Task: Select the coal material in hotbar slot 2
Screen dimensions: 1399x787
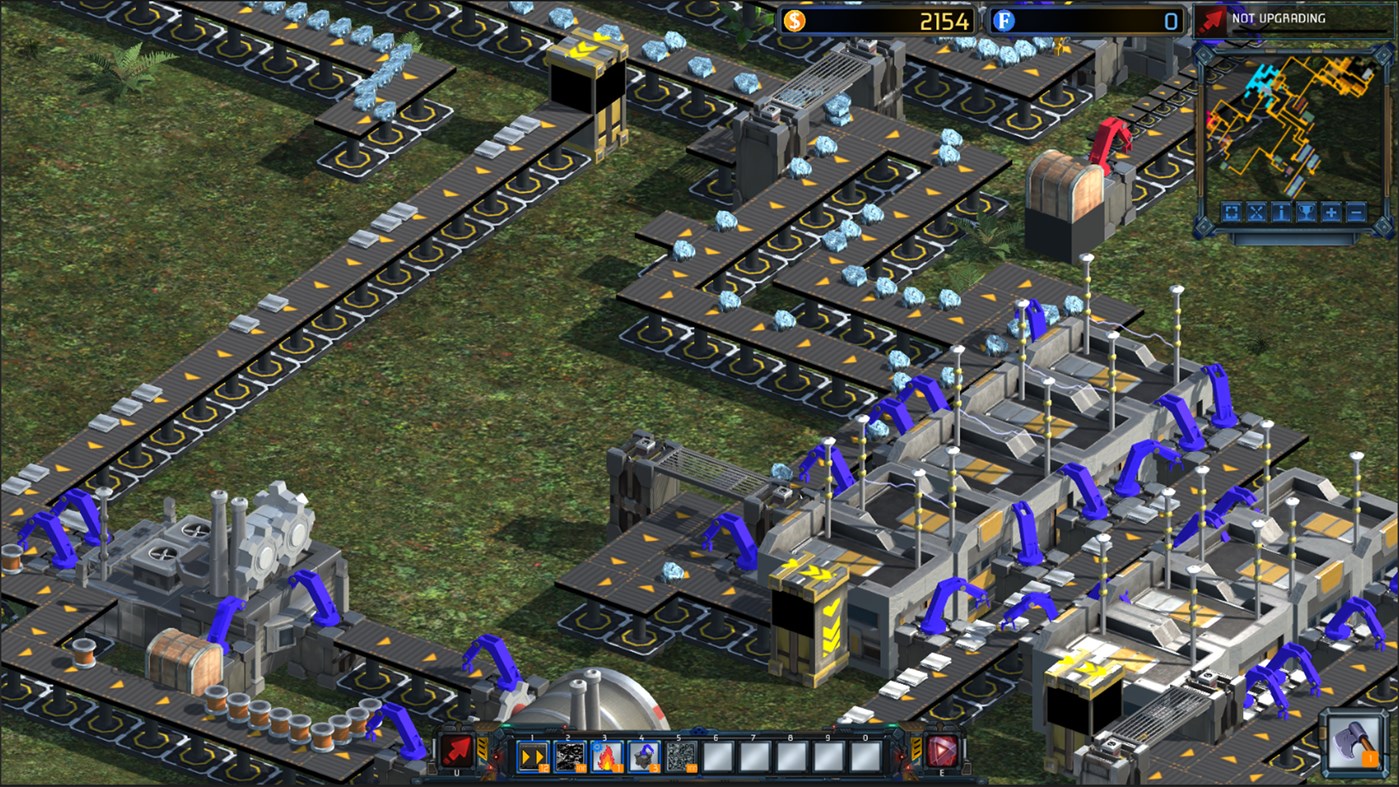Action: click(x=569, y=755)
